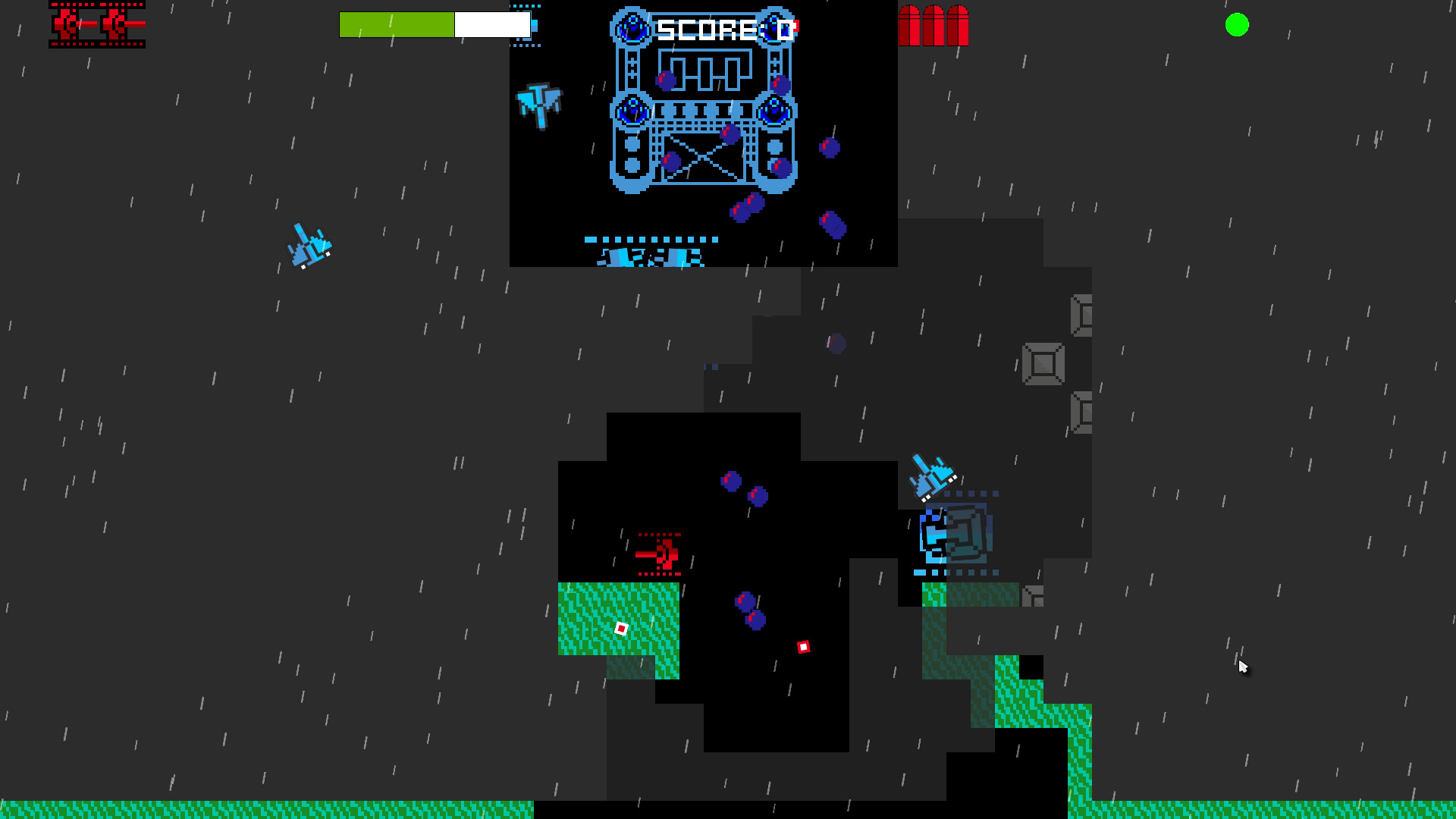Image resolution: width=1456 pixels, height=819 pixels.
Task: Click the SCORE counter display
Action: pyautogui.click(x=722, y=29)
